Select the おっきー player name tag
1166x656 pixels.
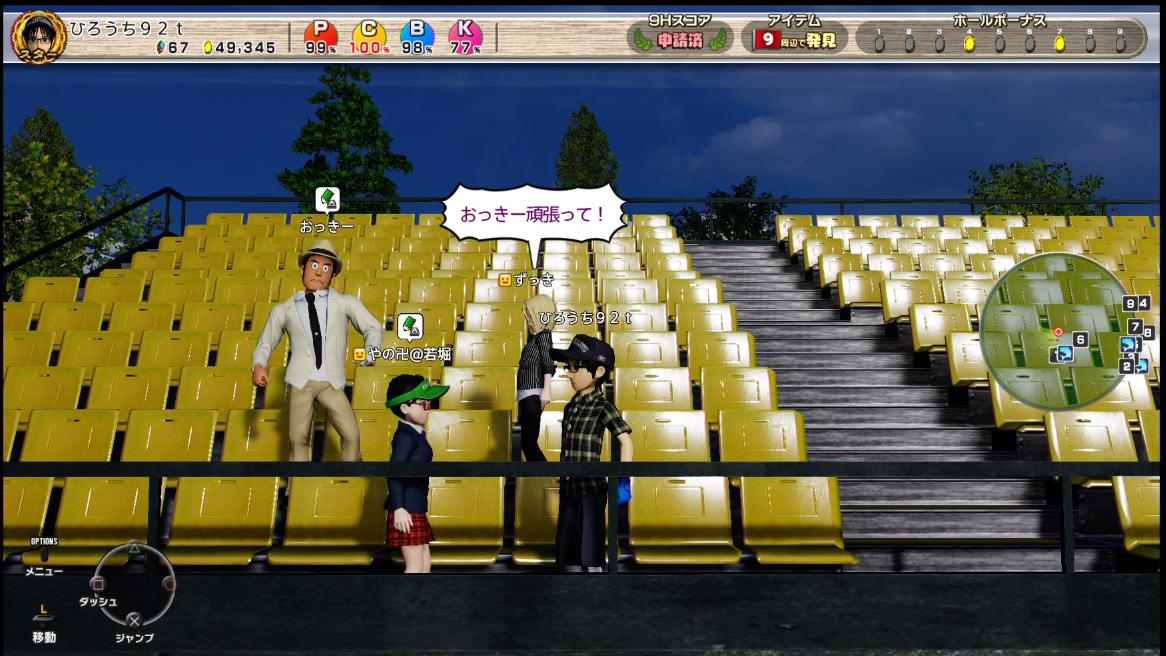pos(327,227)
